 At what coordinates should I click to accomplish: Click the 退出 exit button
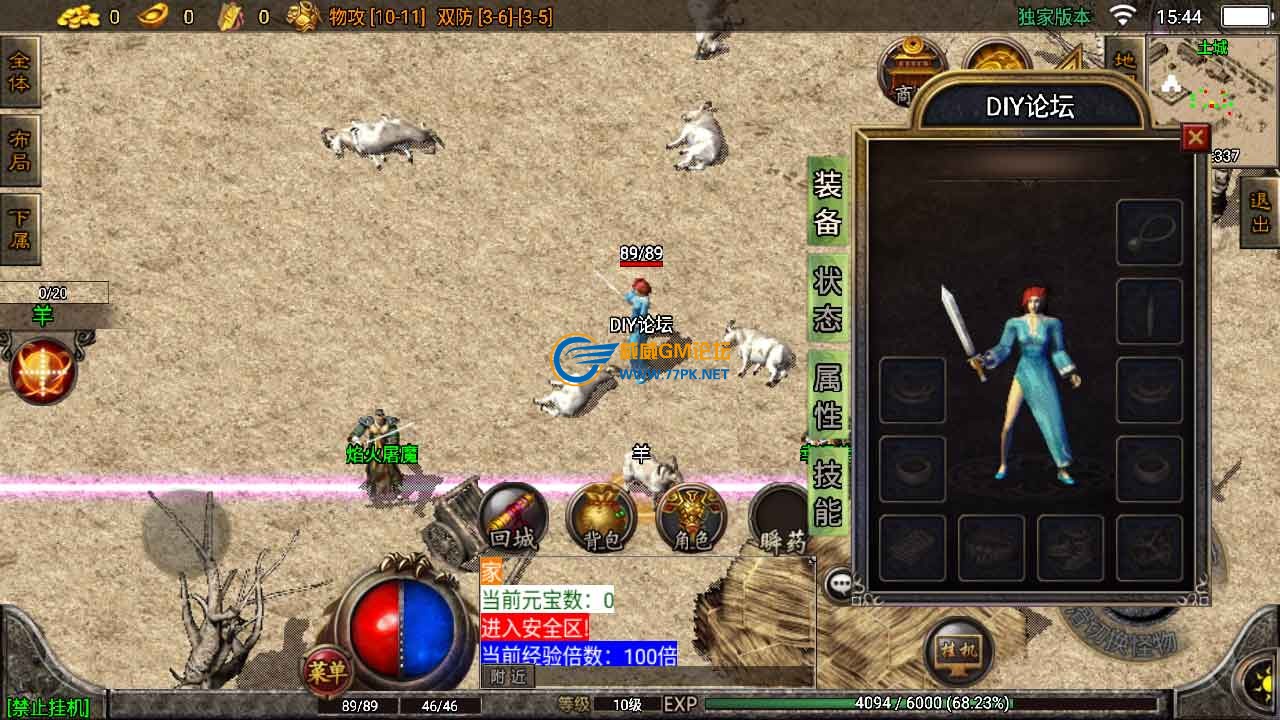[x=1259, y=212]
